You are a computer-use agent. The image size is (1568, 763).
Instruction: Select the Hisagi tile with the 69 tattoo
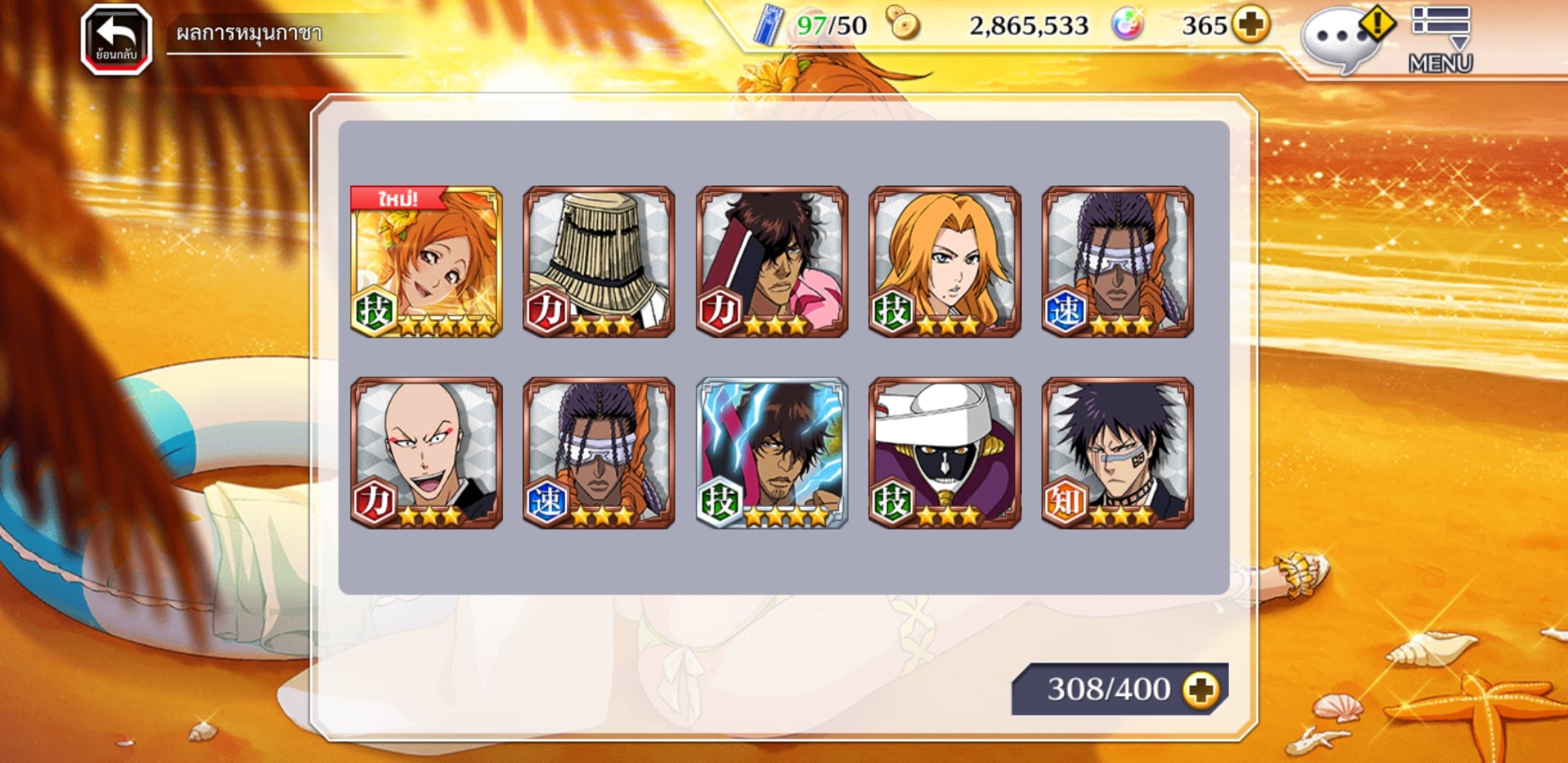(1117, 453)
